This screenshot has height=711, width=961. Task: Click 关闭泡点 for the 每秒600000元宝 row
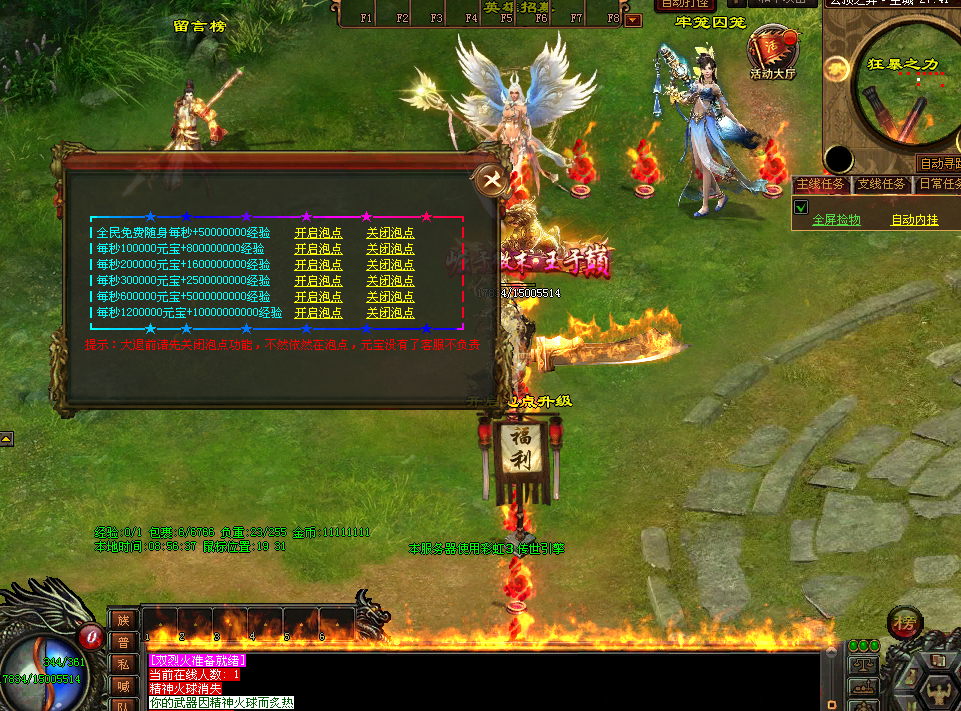tap(390, 296)
